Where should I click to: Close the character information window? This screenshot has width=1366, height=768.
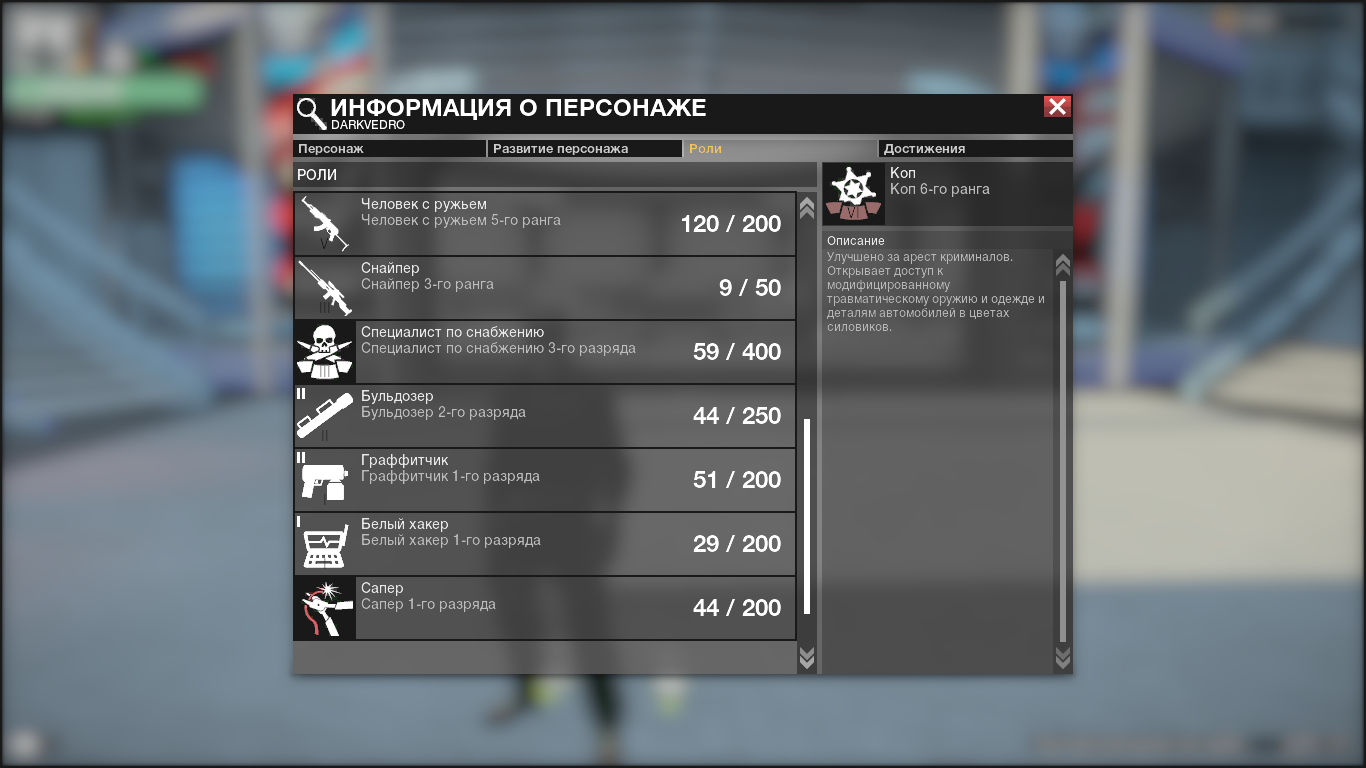(1057, 107)
